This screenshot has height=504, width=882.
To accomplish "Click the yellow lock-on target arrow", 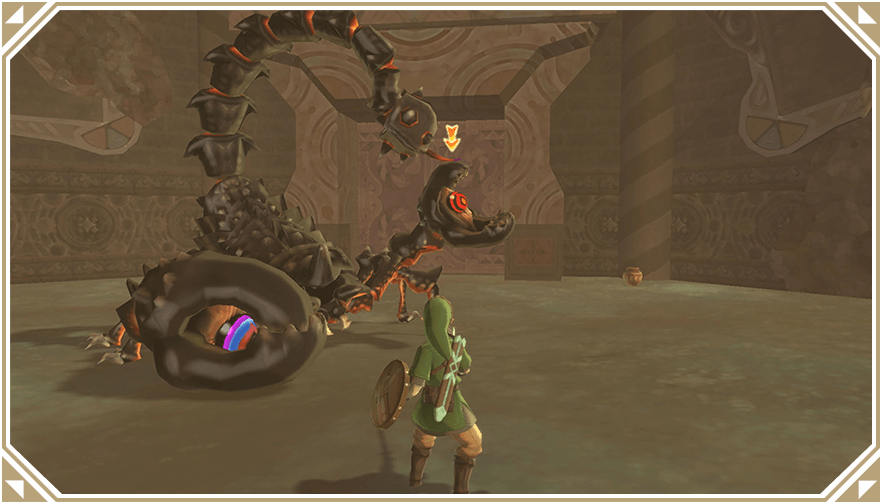I will [x=452, y=138].
